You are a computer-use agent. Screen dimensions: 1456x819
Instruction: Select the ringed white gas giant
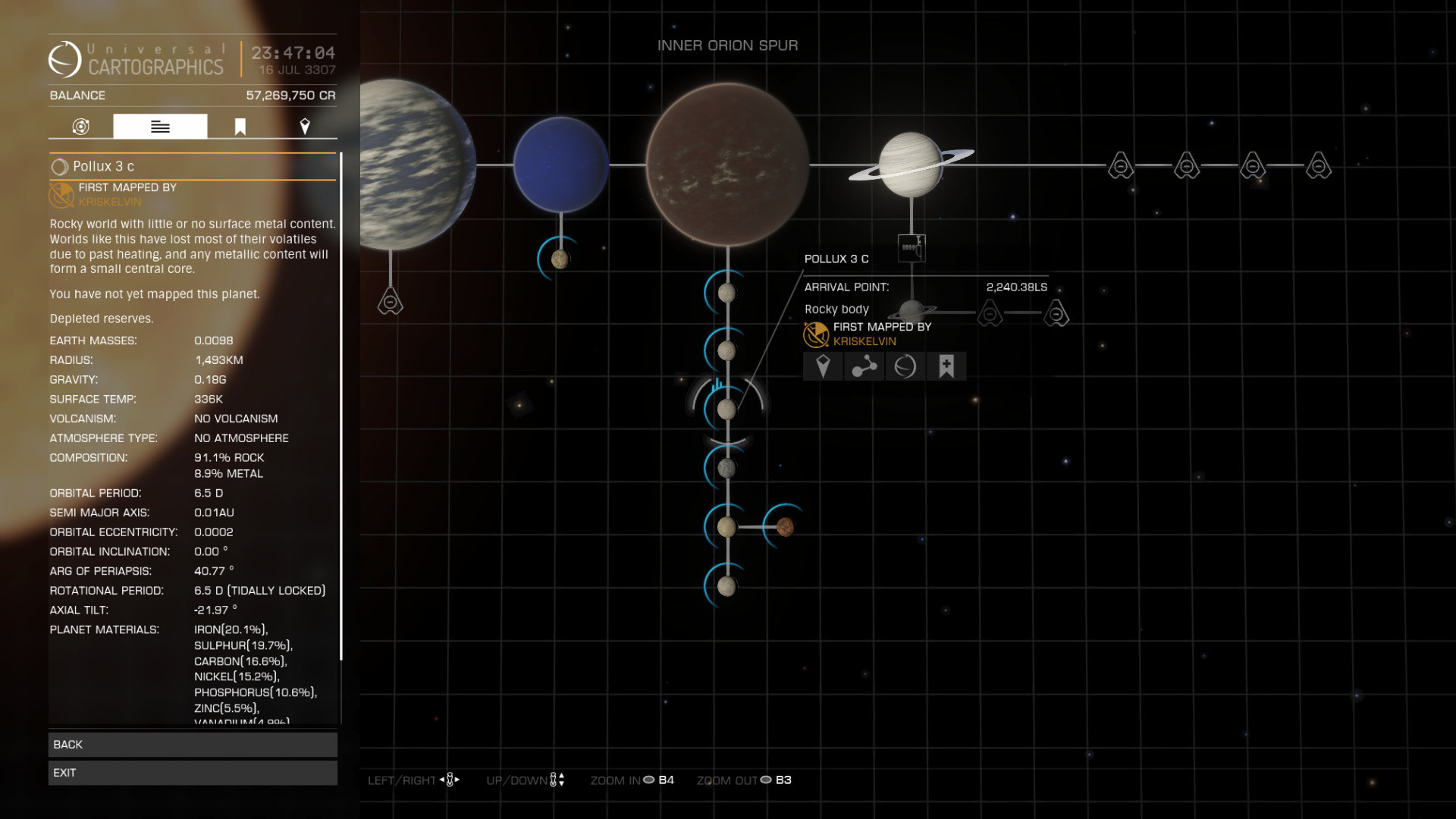point(910,165)
